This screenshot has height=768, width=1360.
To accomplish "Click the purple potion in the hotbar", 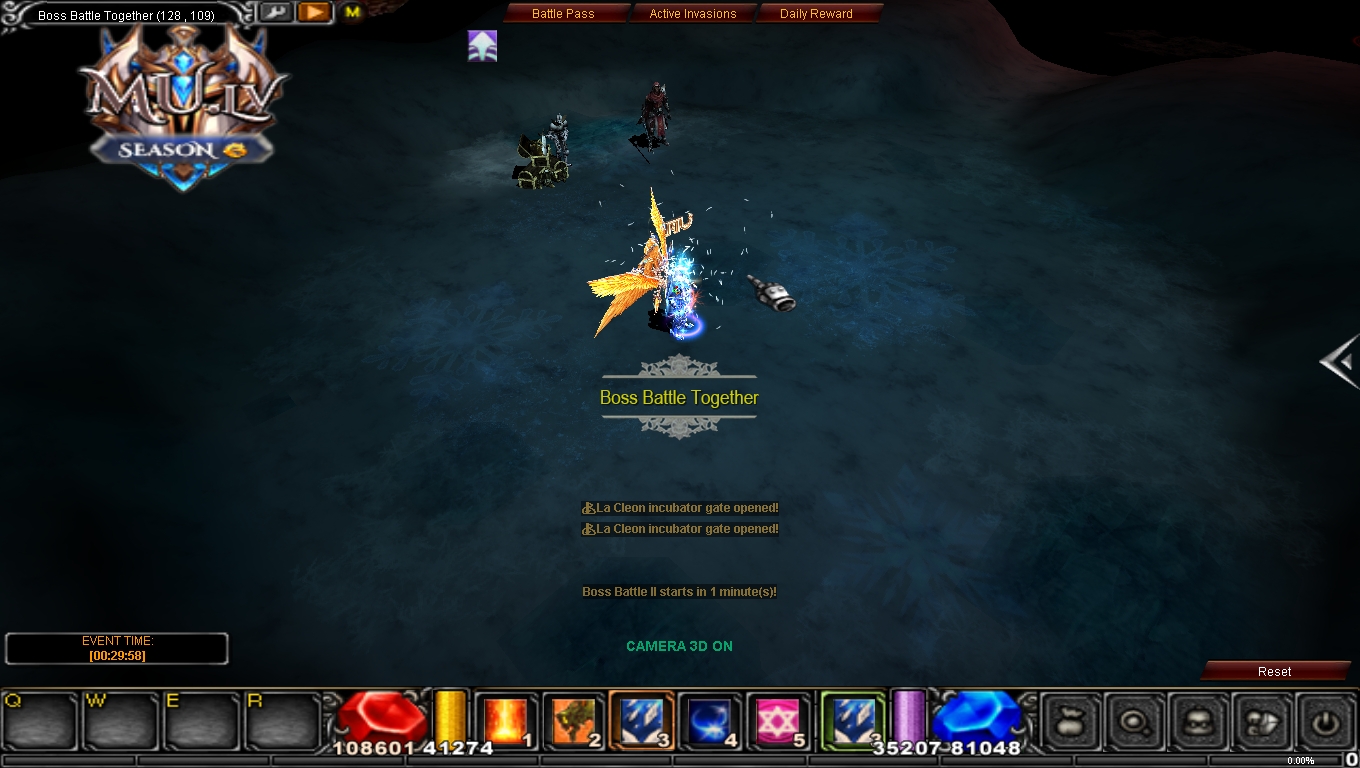I will pyautogui.click(x=908, y=718).
